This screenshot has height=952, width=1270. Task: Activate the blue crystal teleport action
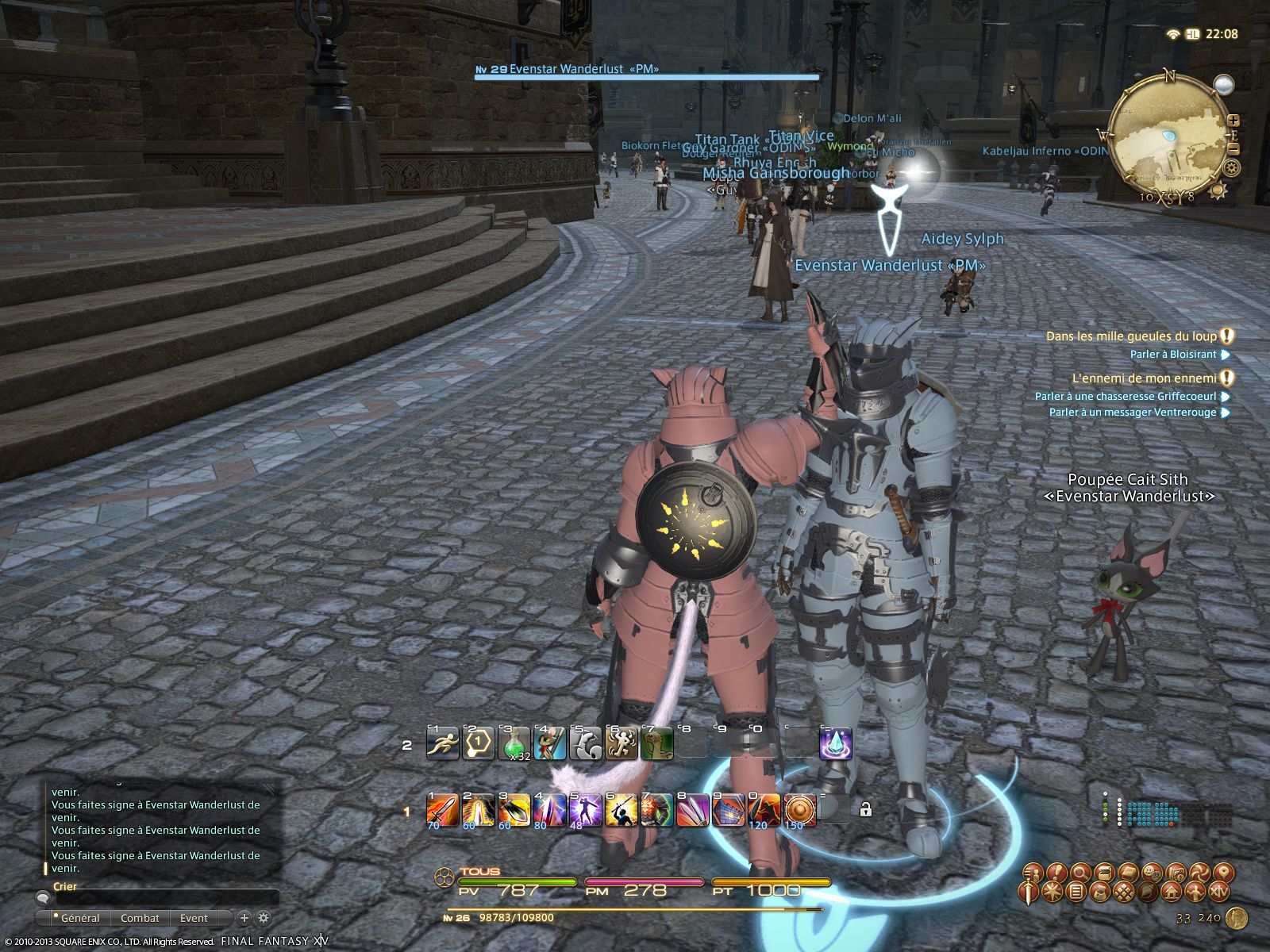coord(835,744)
